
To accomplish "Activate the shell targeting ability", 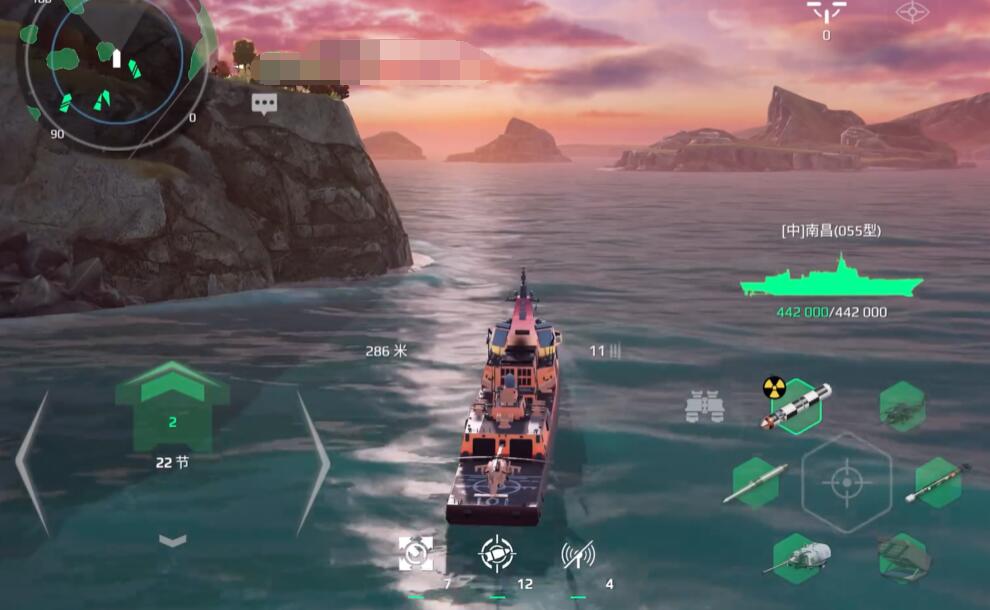I will point(497,553).
